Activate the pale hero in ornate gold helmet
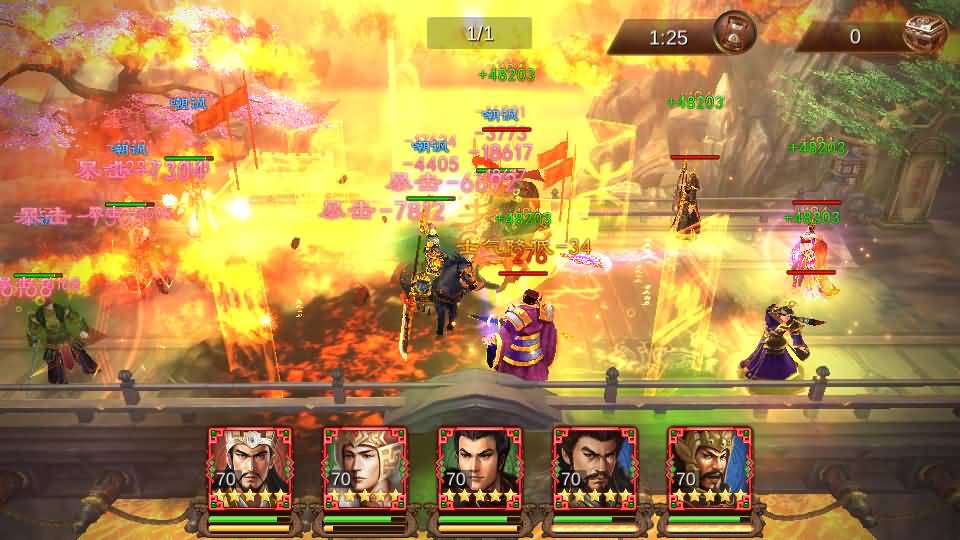The image size is (960, 540). click(365, 469)
